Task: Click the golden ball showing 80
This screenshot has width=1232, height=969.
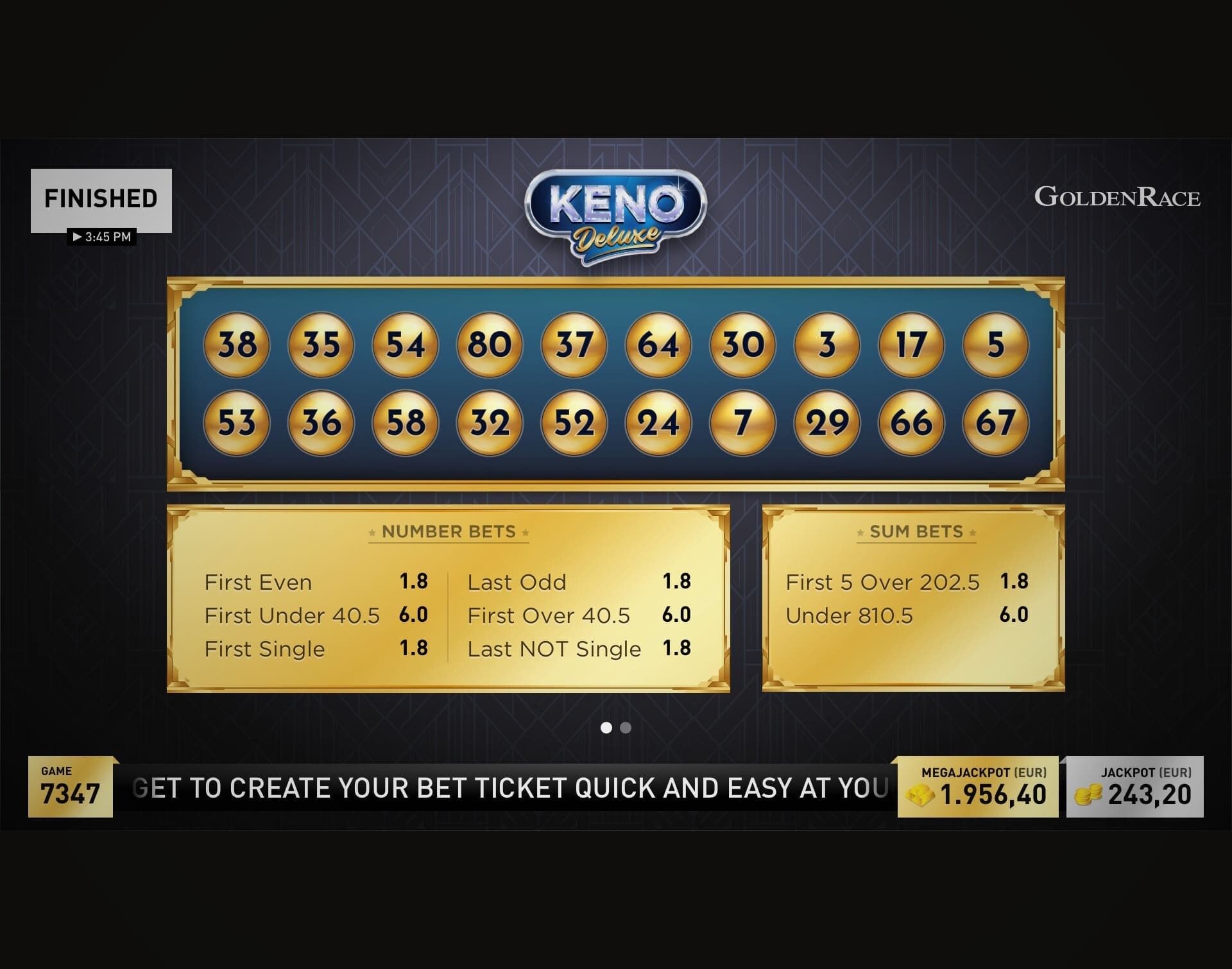Action: (x=489, y=345)
